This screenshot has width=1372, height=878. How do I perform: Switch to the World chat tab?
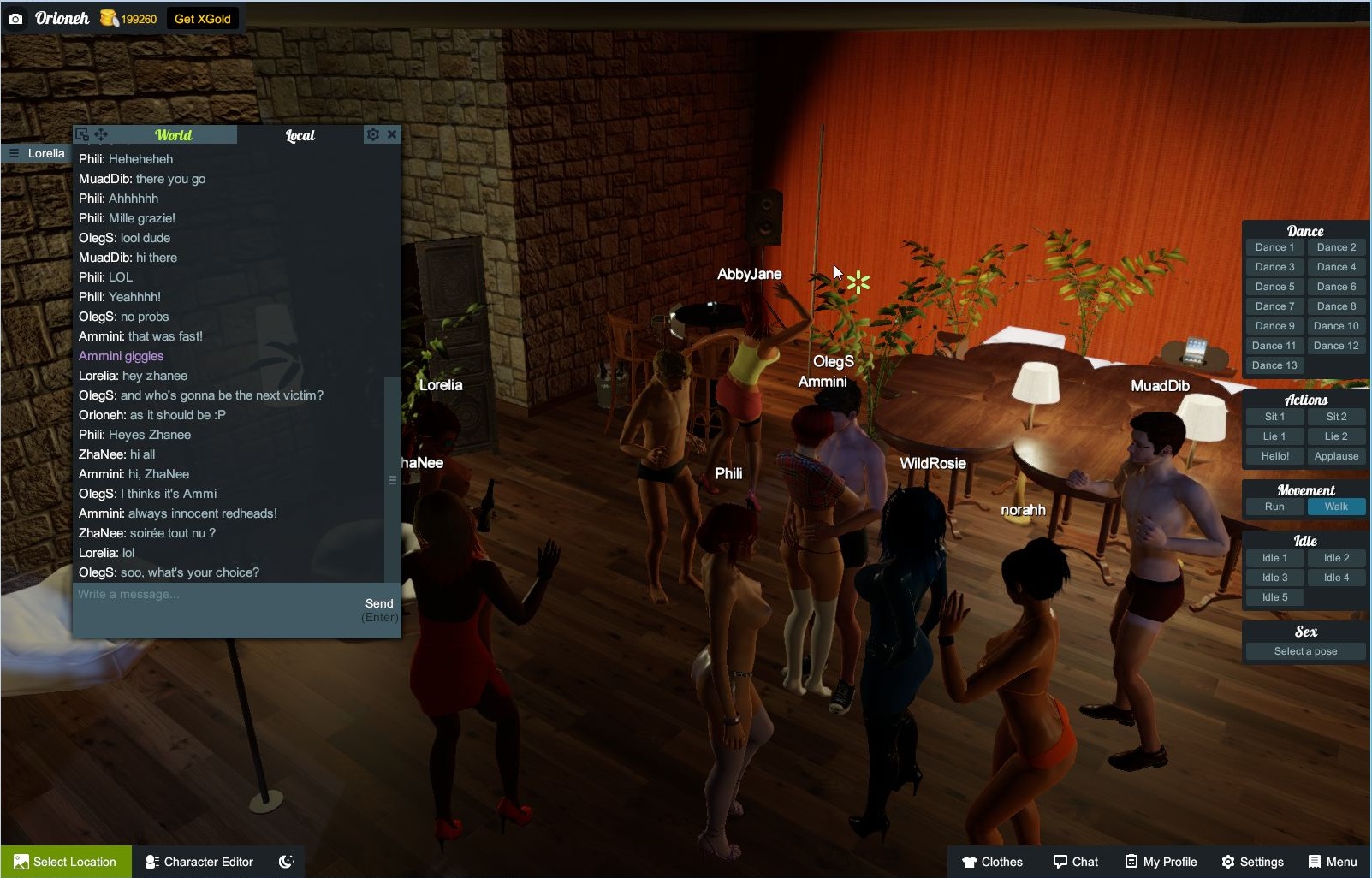[173, 135]
